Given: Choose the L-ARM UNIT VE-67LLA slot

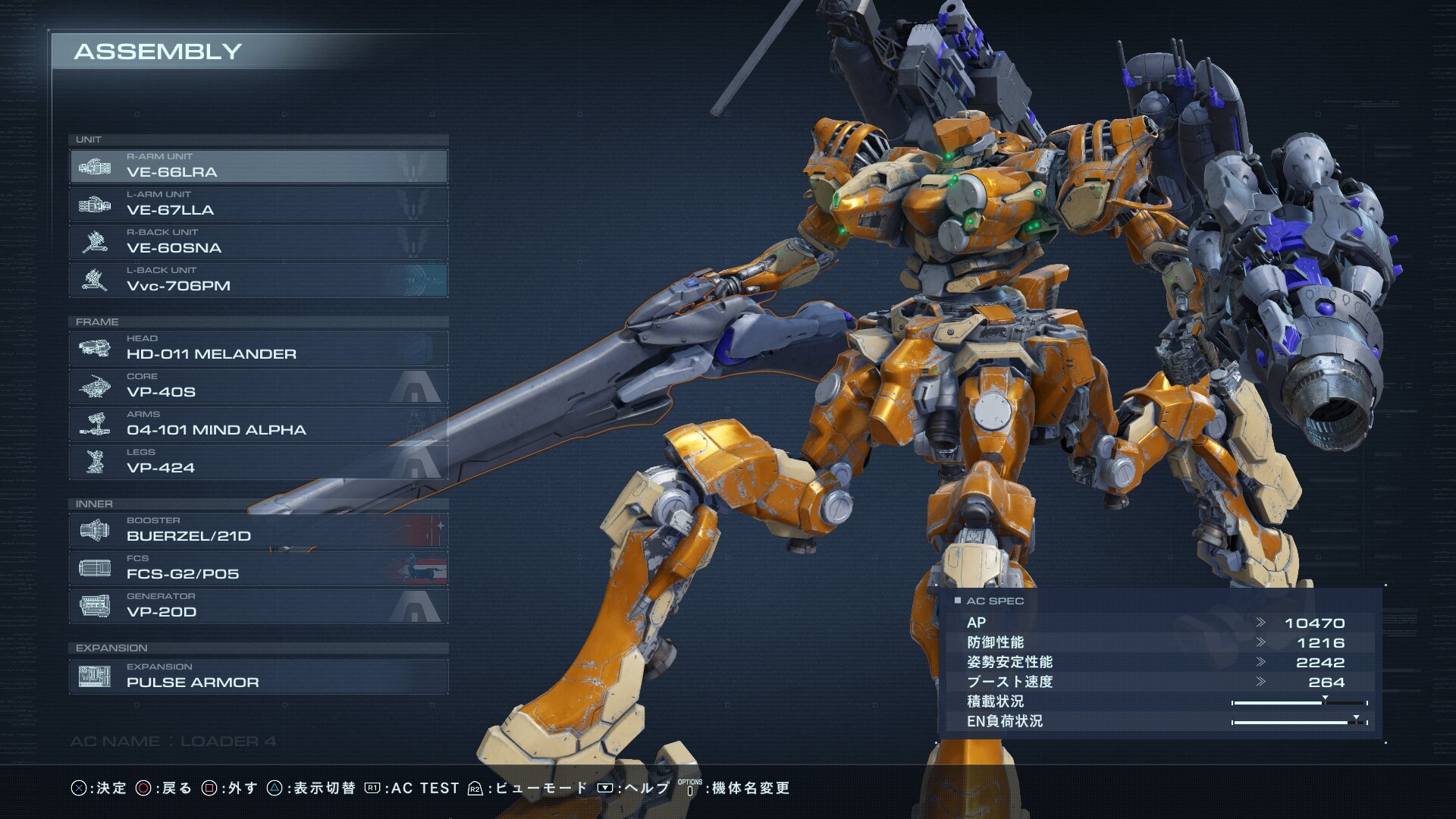Looking at the screenshot, I should pyautogui.click(x=258, y=204).
